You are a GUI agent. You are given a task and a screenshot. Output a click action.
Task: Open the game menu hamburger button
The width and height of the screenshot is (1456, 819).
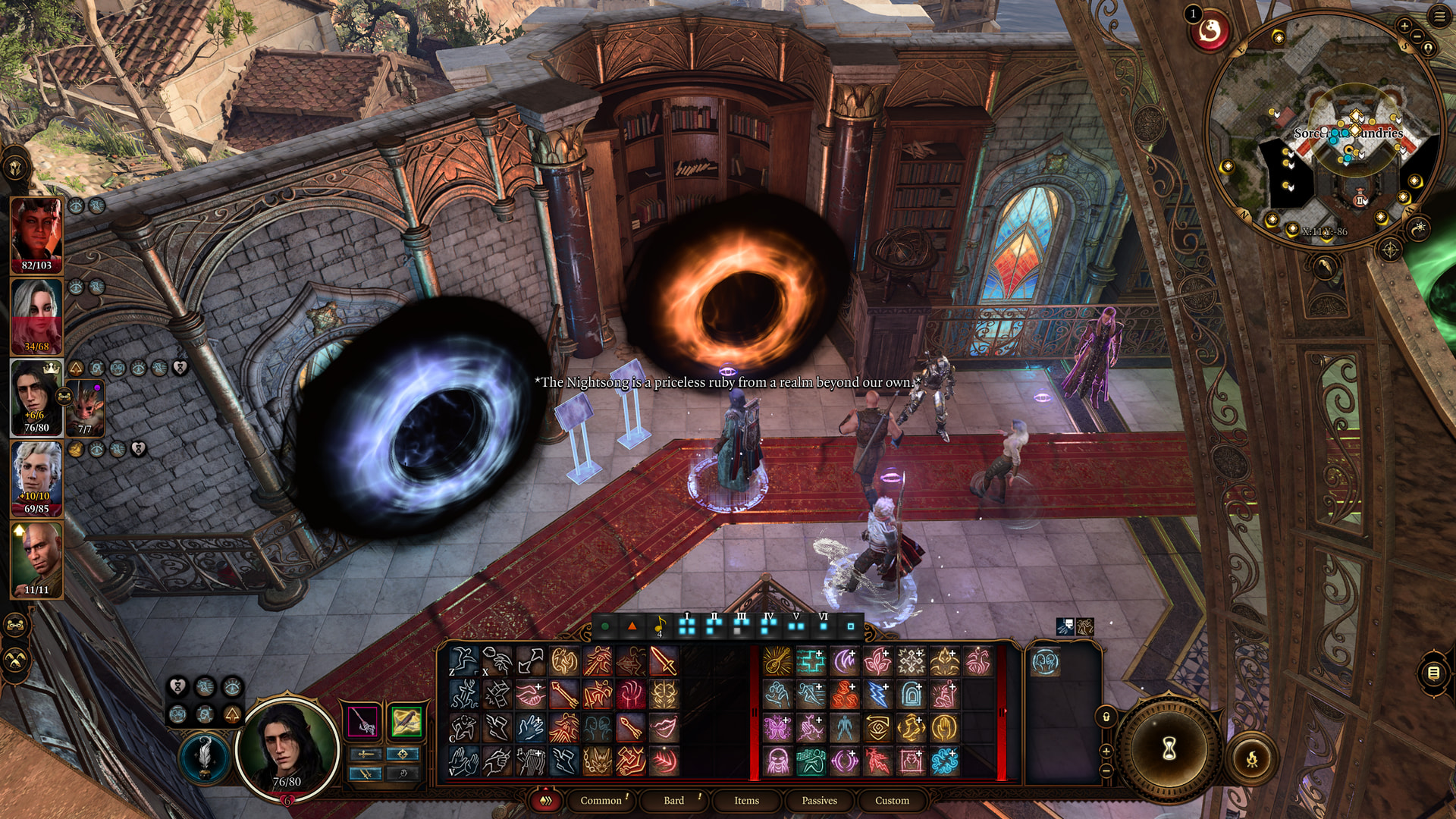(1439, 17)
